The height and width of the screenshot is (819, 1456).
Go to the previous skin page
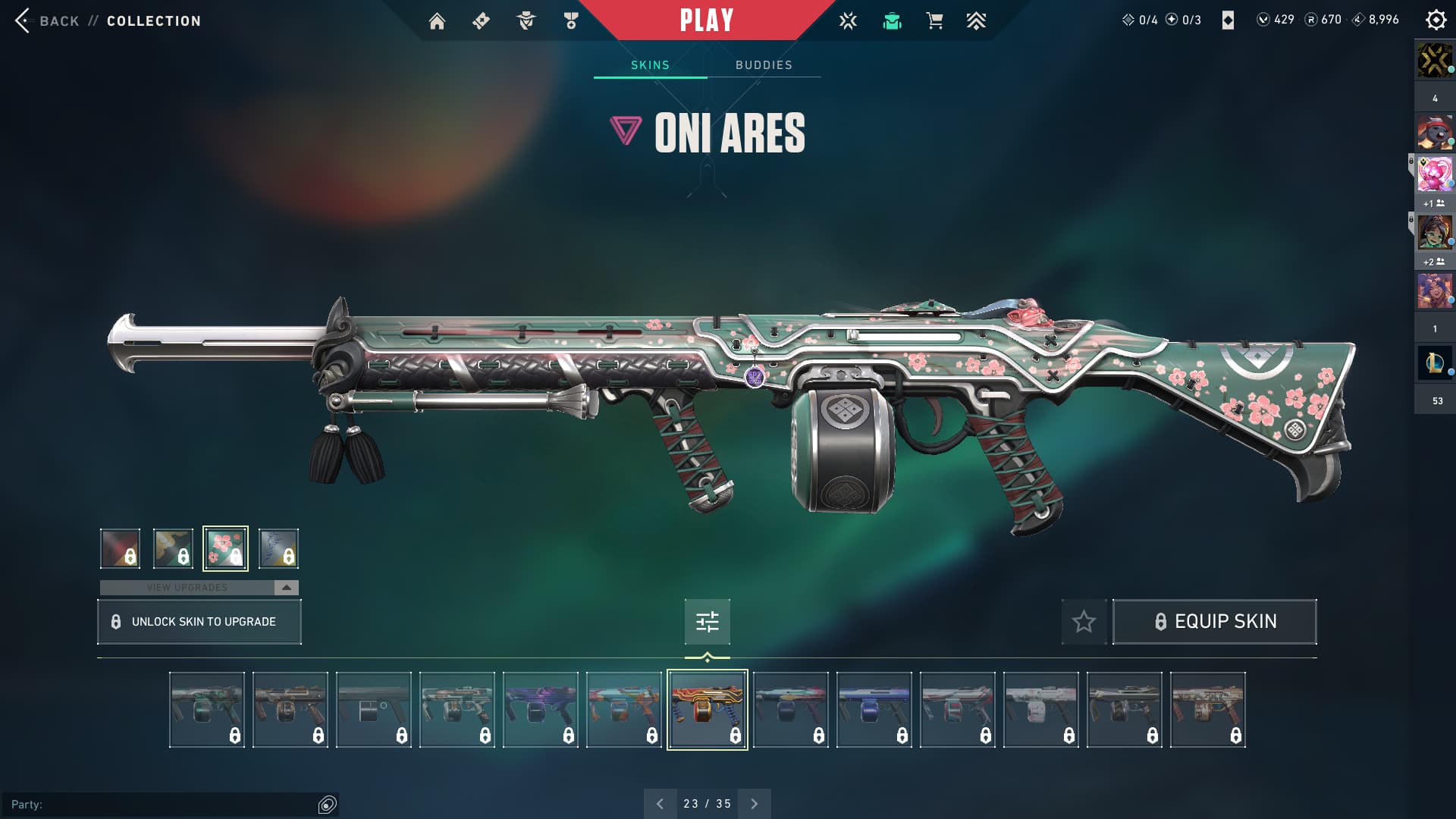coord(660,804)
